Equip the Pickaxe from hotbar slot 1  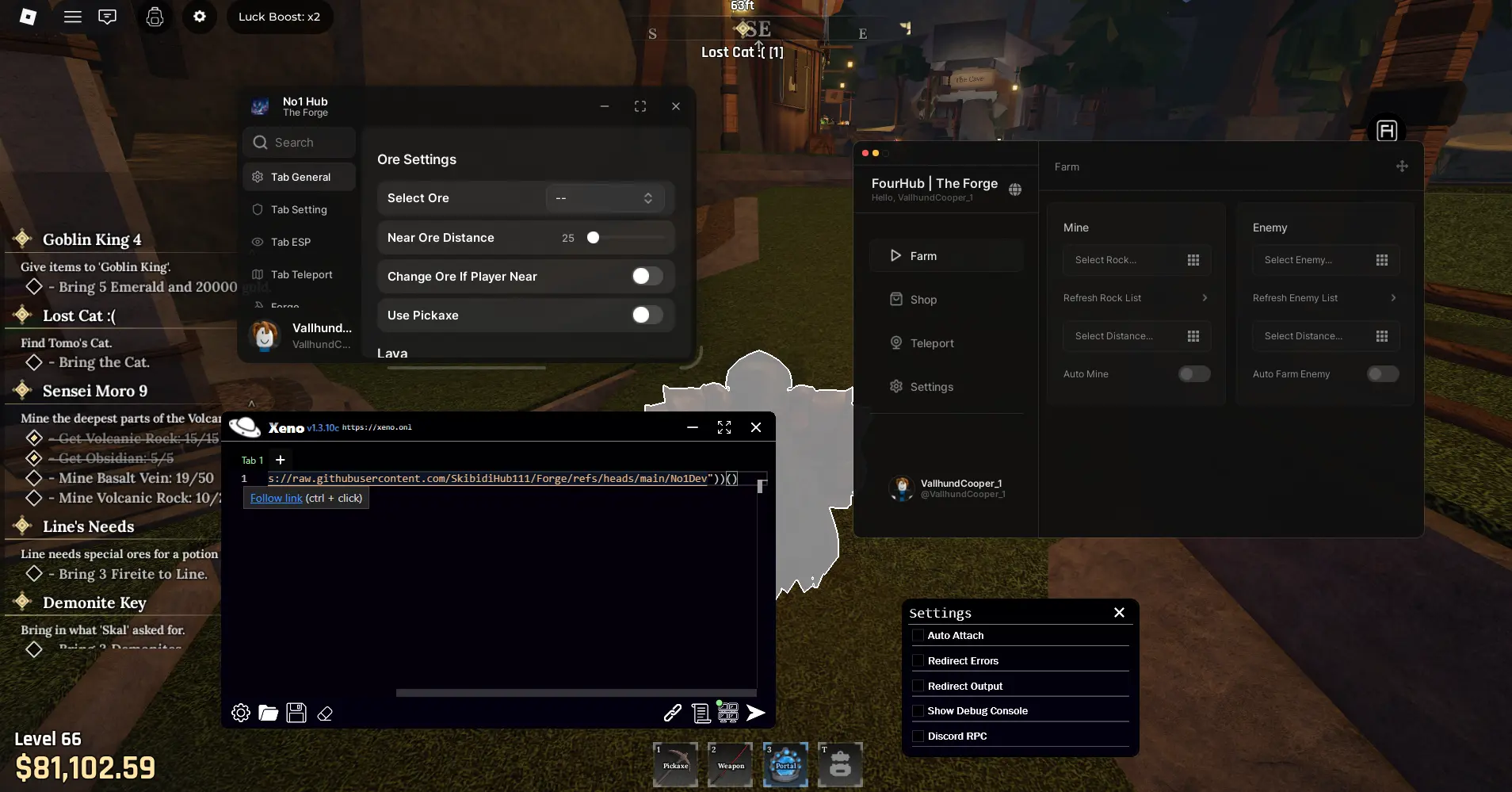point(674,763)
